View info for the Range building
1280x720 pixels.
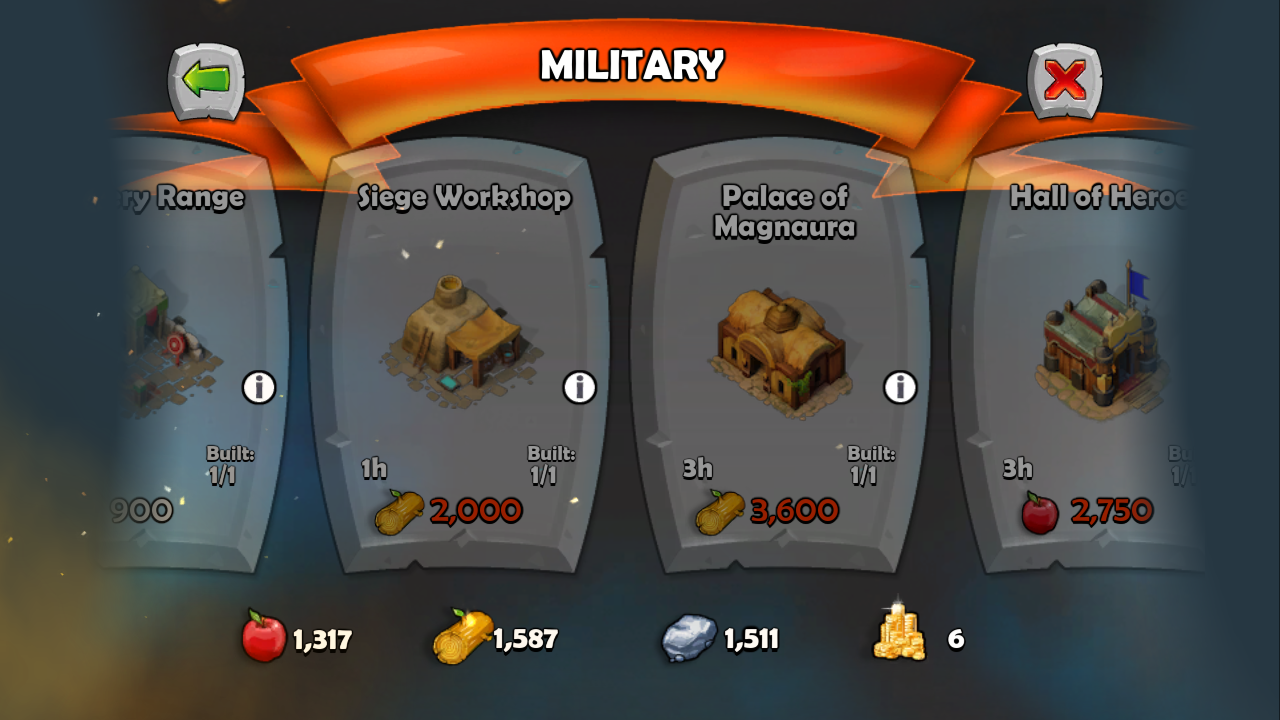tap(259, 387)
